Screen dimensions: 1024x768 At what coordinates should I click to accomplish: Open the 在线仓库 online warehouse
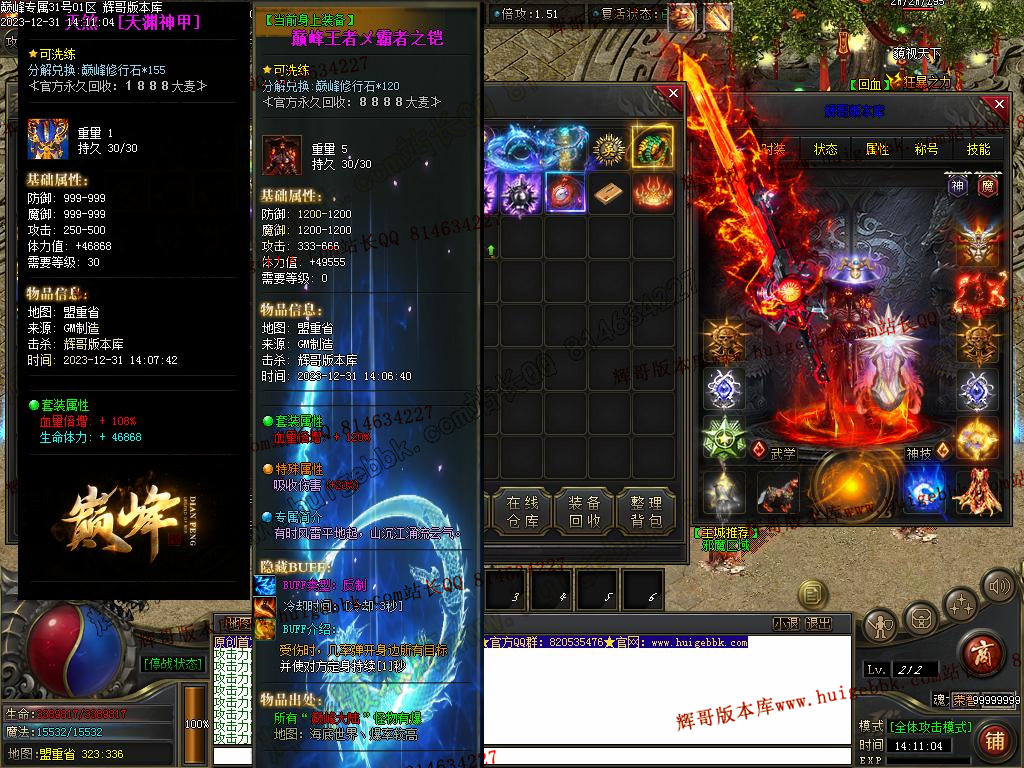pos(522,511)
